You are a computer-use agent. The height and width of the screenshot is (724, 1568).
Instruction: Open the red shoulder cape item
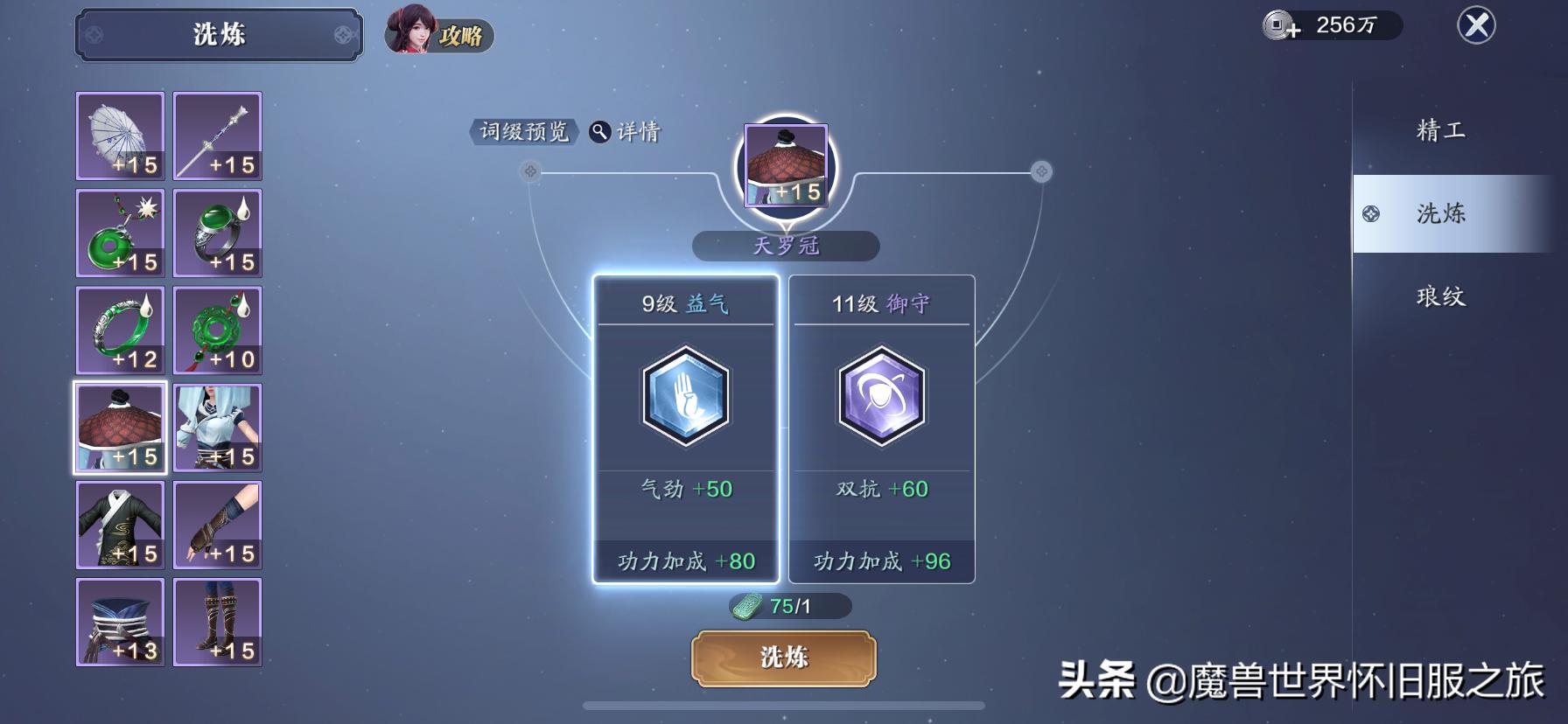pos(120,428)
